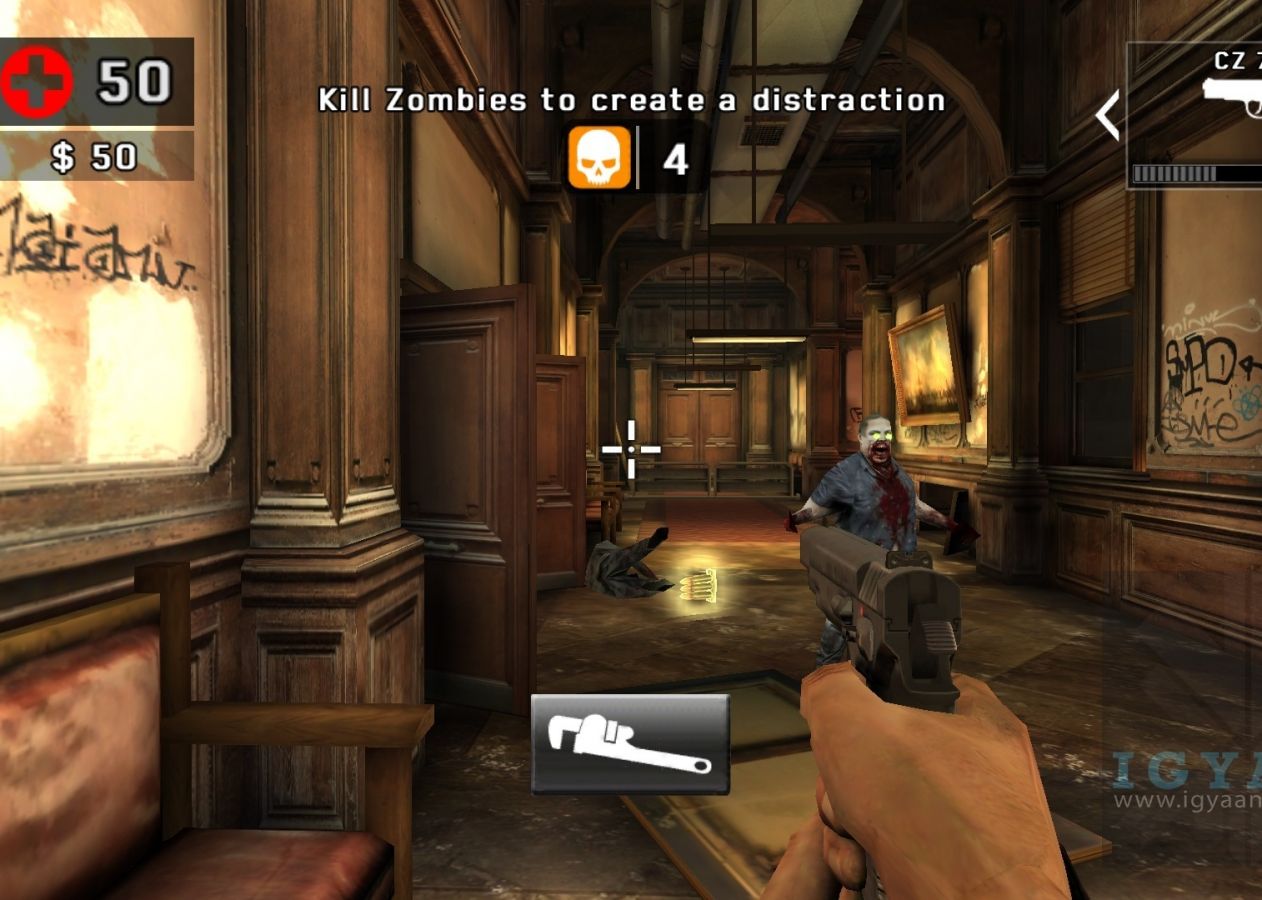Tap the wrench melee weapon button
Viewport: 1262px width, 900px height.
pyautogui.click(x=630, y=744)
